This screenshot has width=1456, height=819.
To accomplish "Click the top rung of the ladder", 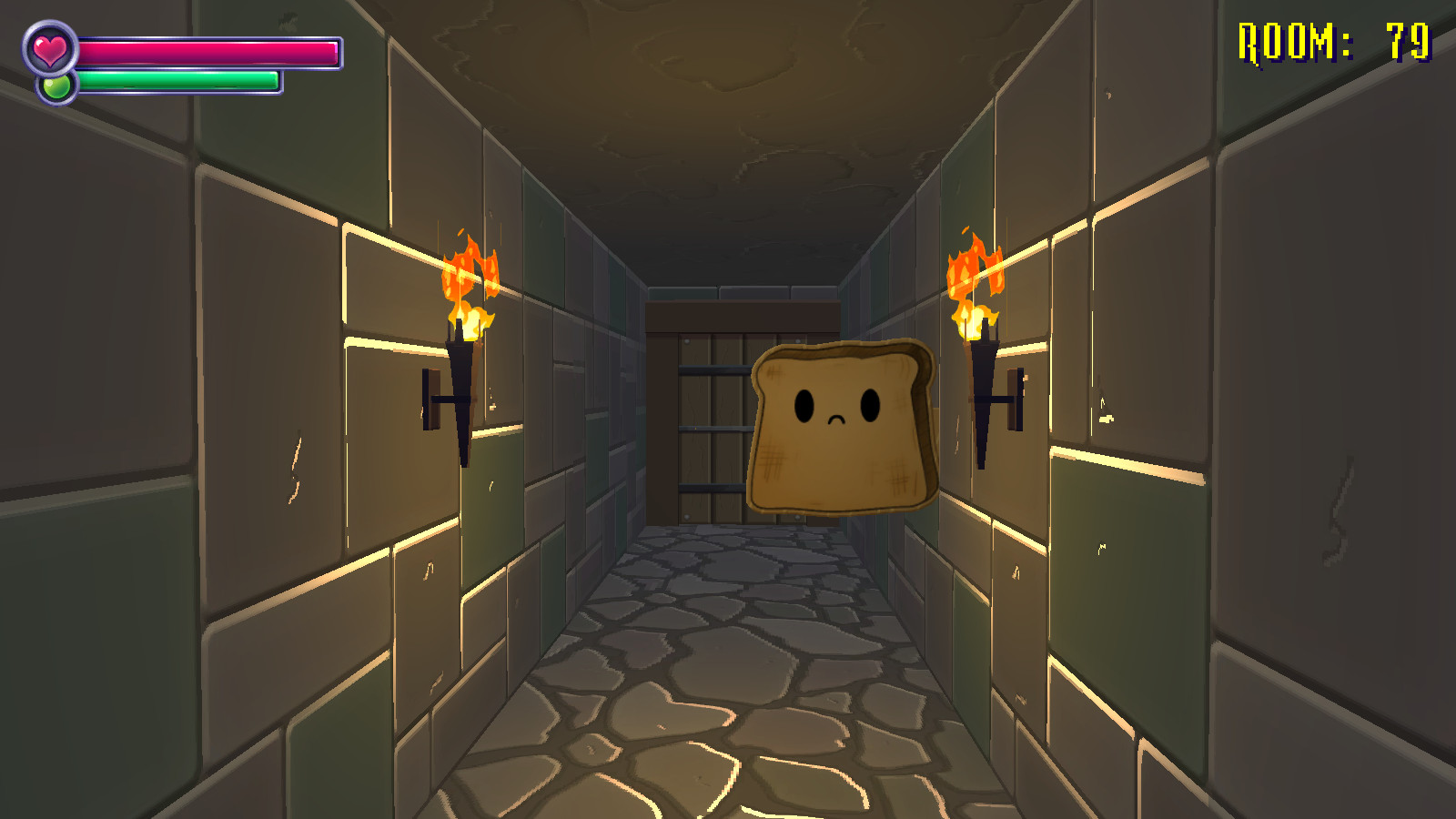I will coord(714,369).
